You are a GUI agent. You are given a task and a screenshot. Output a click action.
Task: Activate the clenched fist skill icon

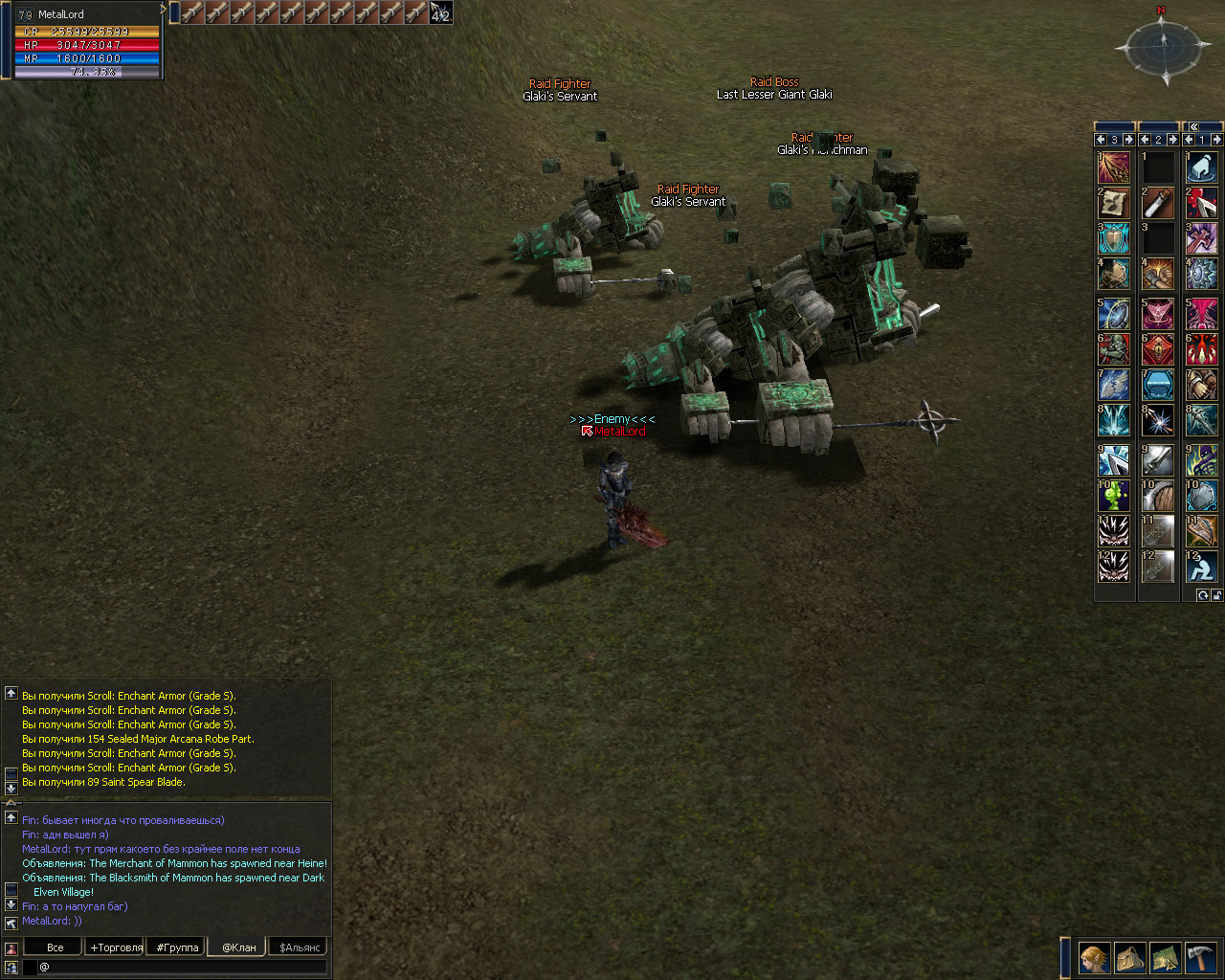tap(1157, 276)
